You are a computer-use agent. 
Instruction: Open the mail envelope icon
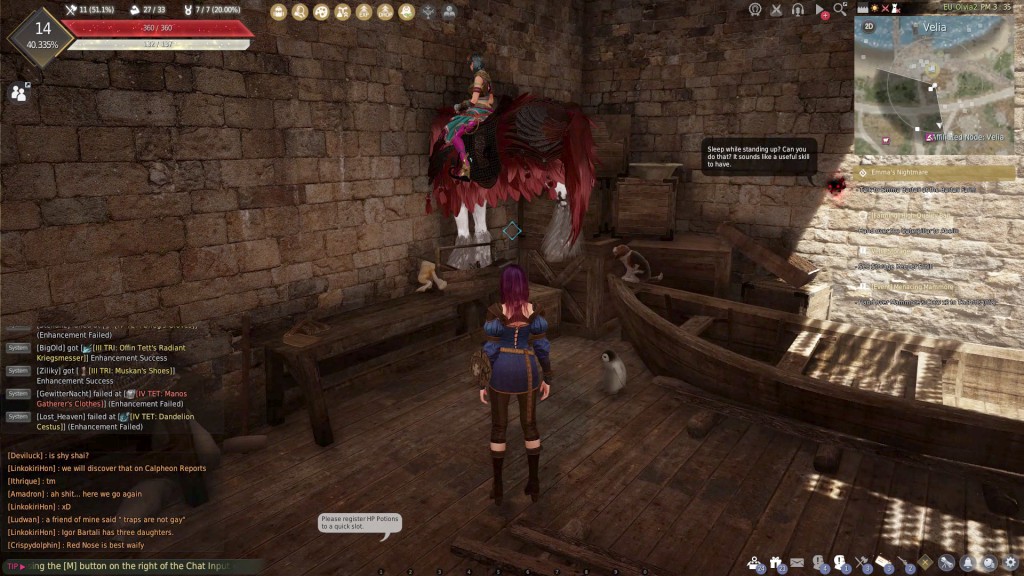pyautogui.click(x=797, y=563)
